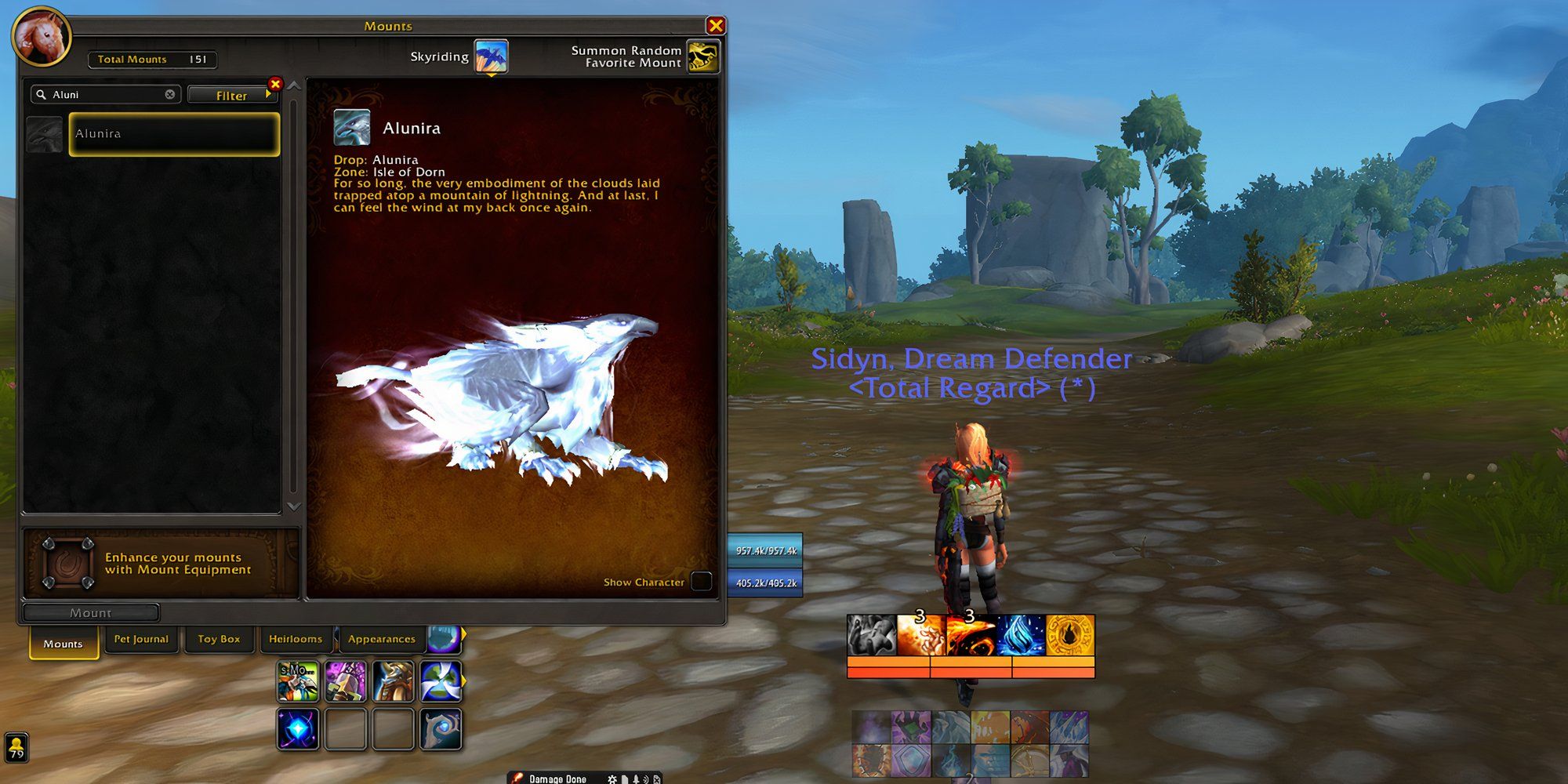Toggle the Show Character checkbox
This screenshot has height=784, width=1568.
[702, 583]
